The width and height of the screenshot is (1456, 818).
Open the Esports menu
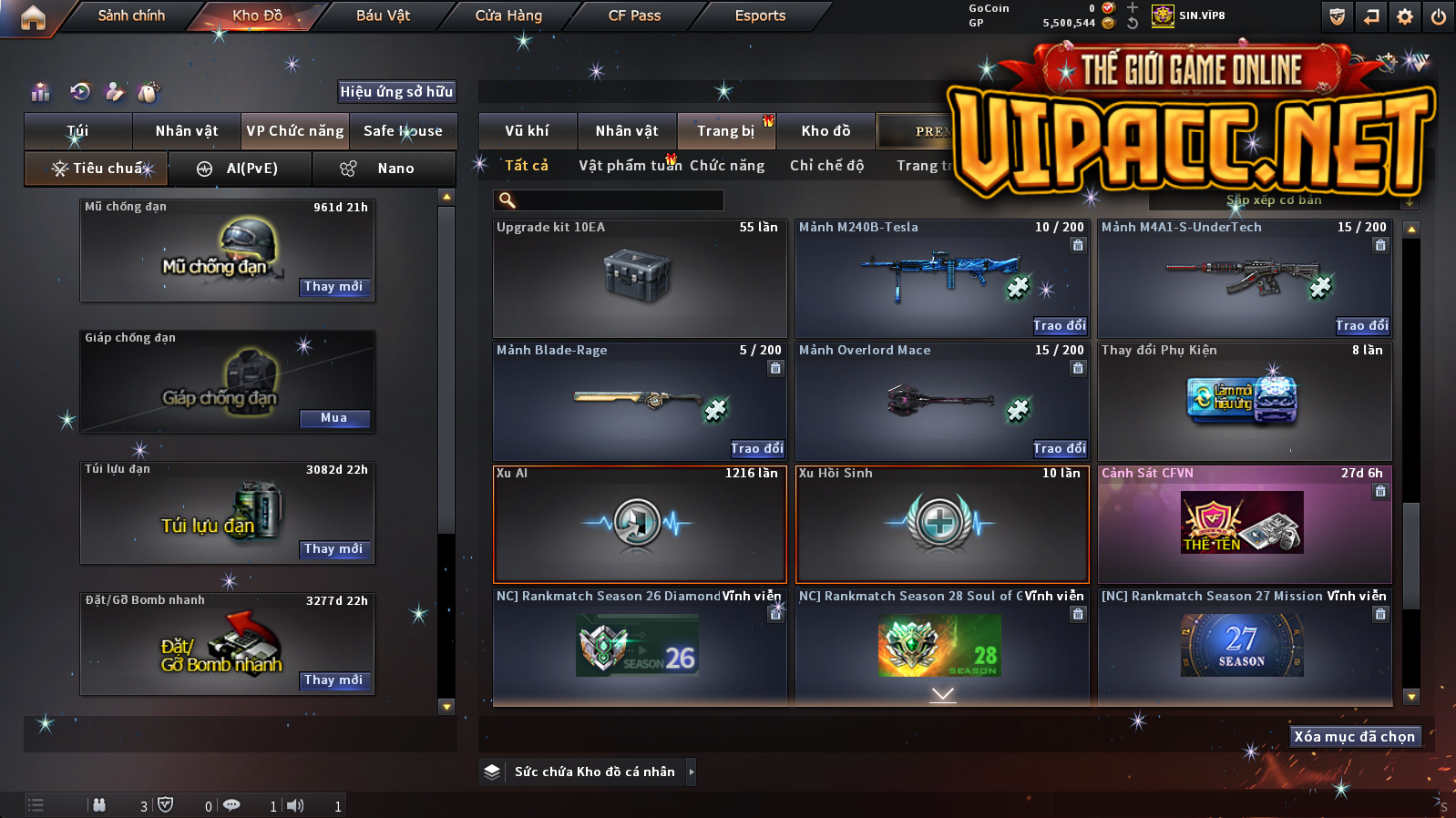click(760, 15)
